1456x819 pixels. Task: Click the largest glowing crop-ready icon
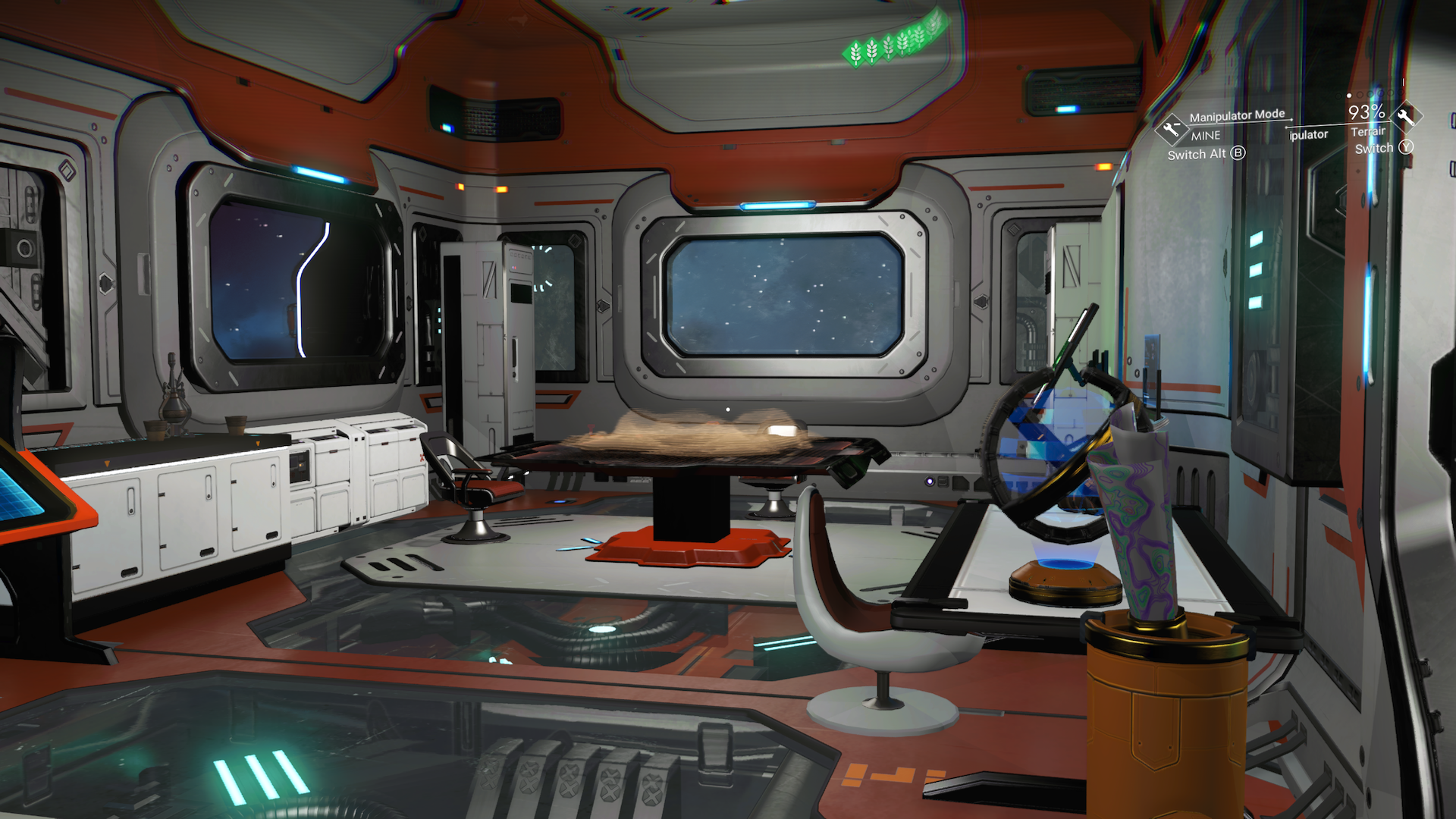[932, 25]
